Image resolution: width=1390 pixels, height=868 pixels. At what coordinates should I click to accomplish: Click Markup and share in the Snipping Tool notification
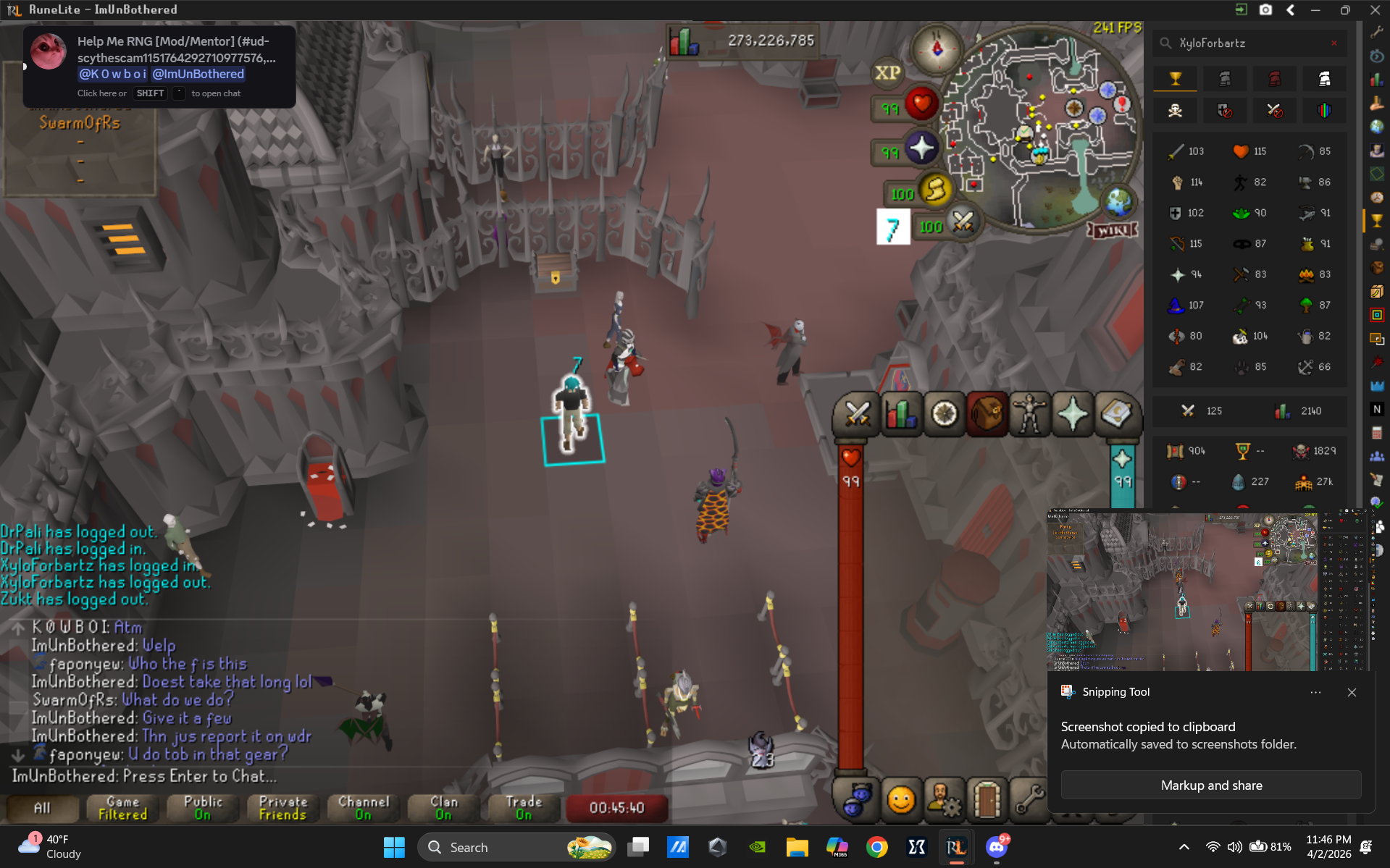pos(1210,785)
